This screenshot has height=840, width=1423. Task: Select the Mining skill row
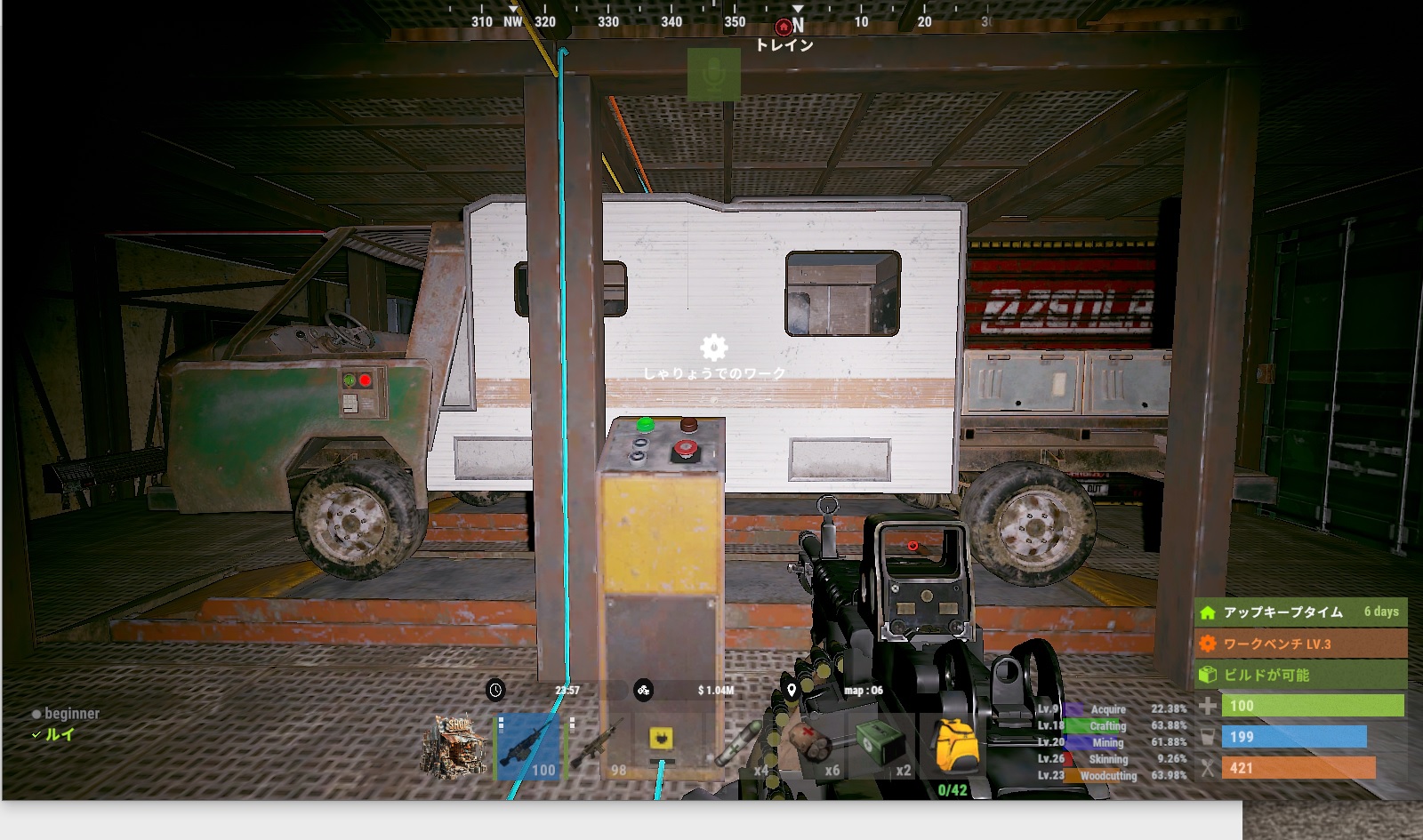pyautogui.click(x=1112, y=742)
